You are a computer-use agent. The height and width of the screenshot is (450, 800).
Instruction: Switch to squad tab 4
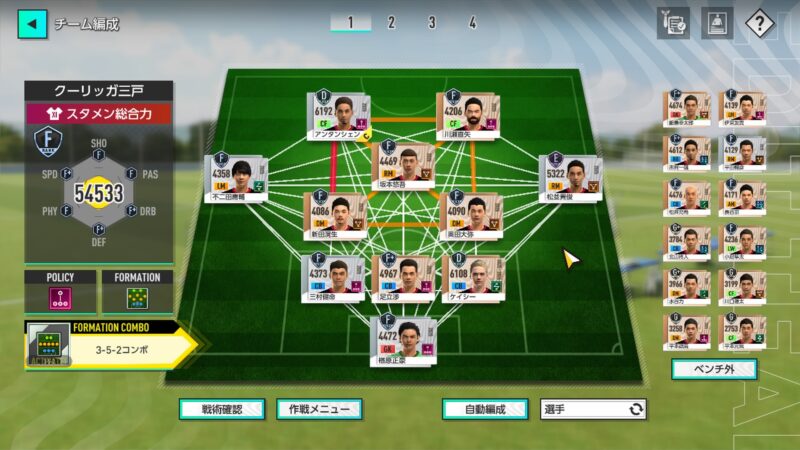tap(472, 22)
